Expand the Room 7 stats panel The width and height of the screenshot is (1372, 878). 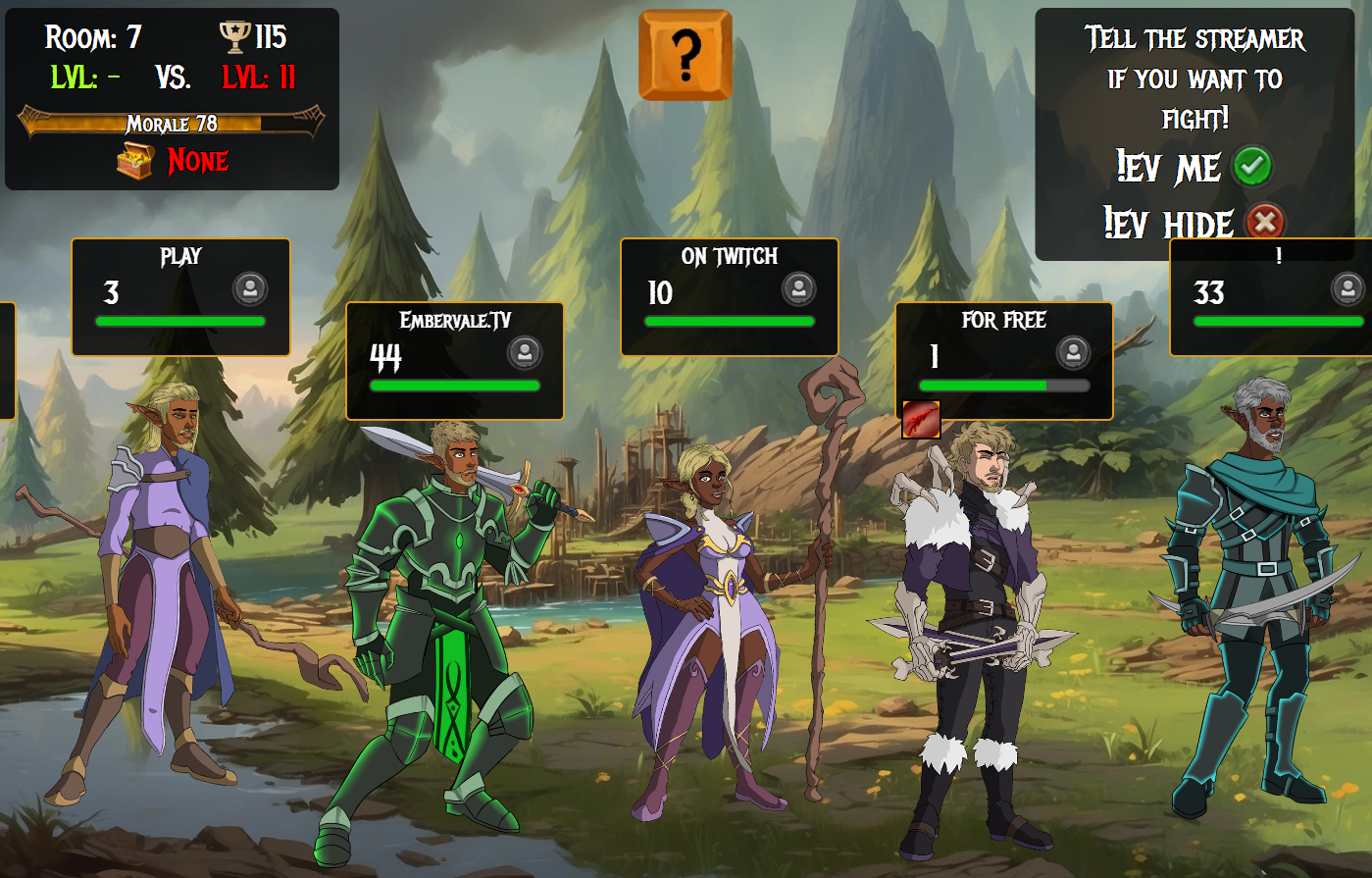[172, 95]
